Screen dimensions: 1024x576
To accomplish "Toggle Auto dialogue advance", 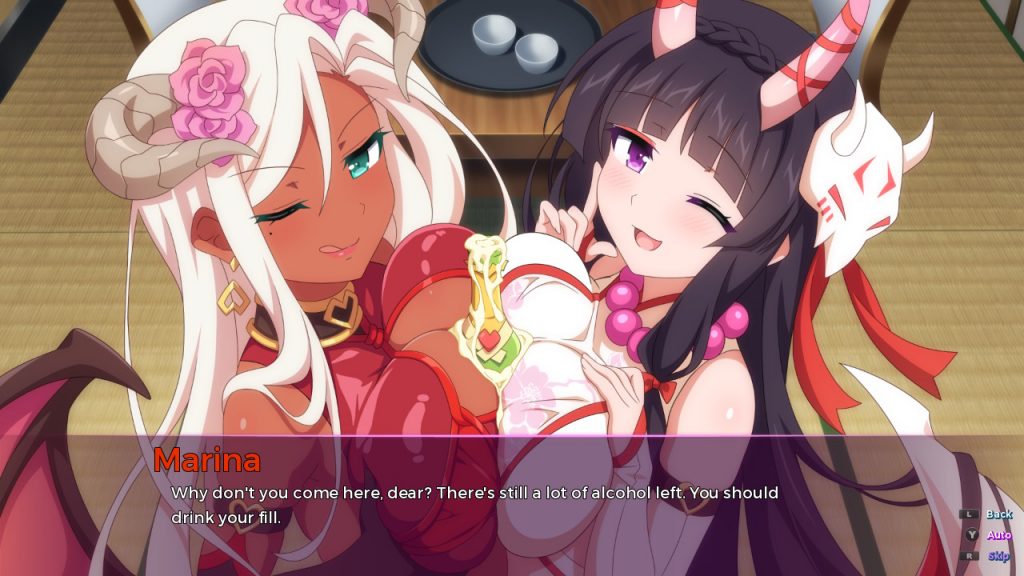I will (x=998, y=535).
